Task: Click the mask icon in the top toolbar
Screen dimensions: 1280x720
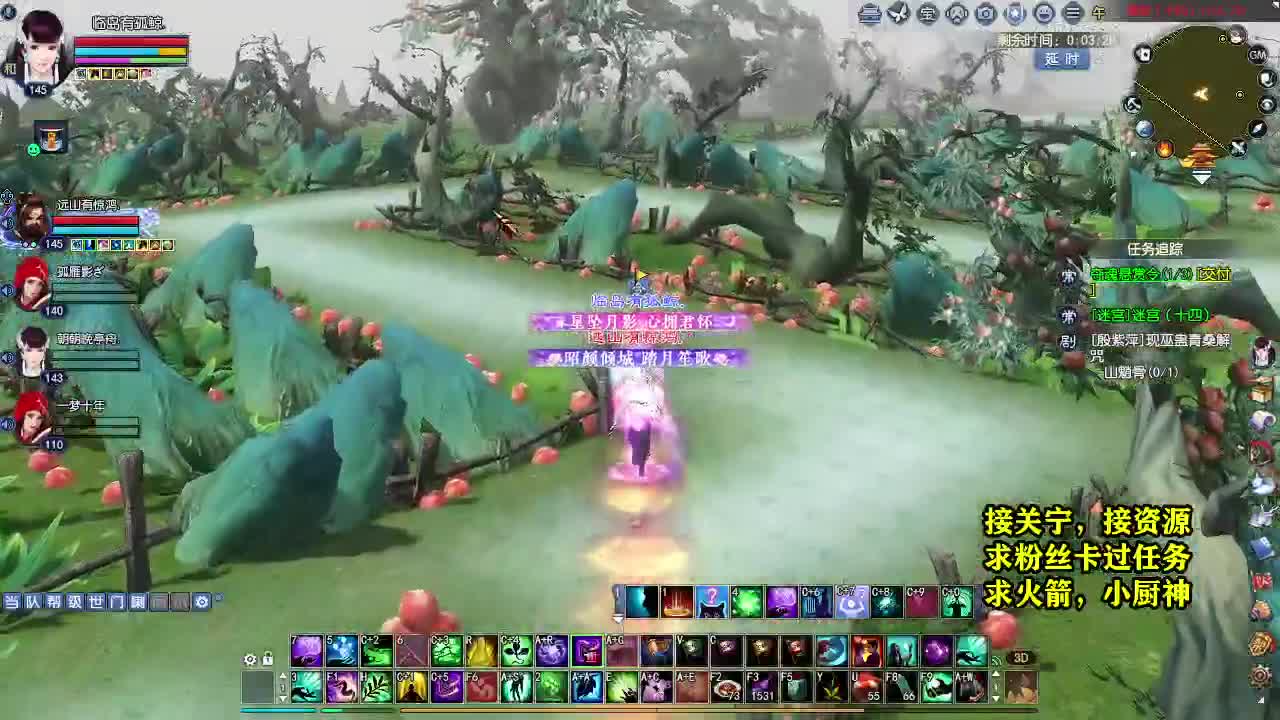Action: click(957, 14)
